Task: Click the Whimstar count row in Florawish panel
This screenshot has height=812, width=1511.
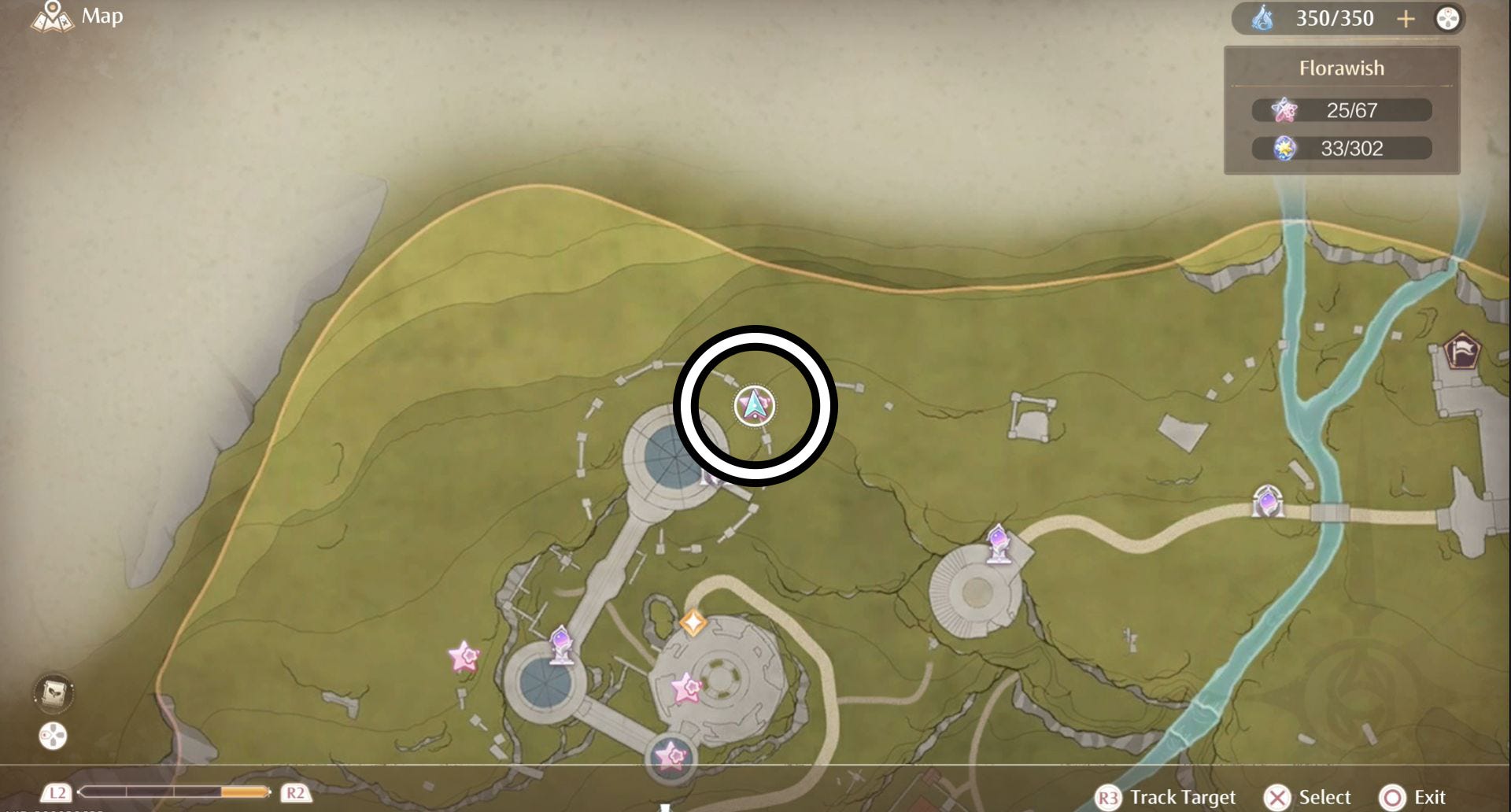Action: pos(1342,110)
